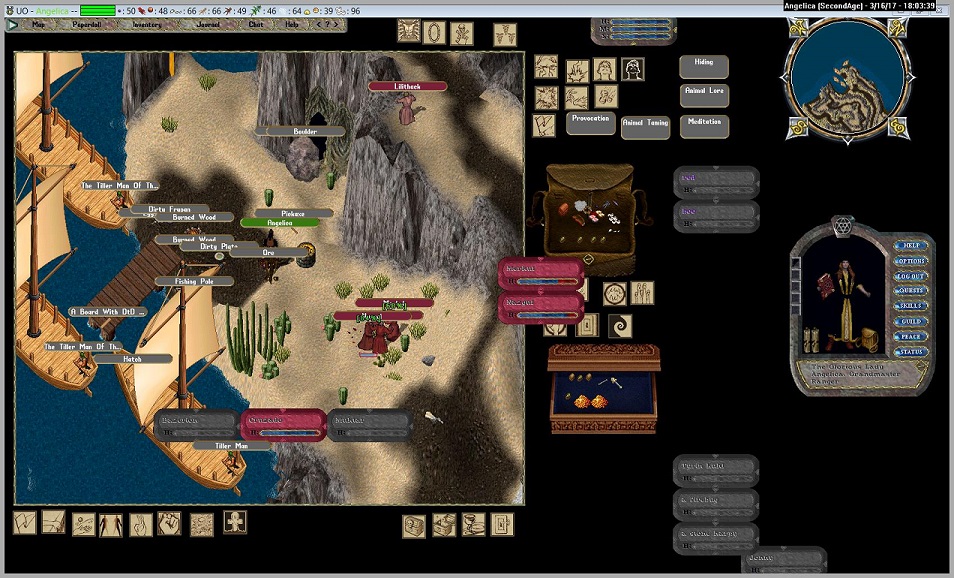954x578 pixels.
Task: Open SKILLS from the paperdoll
Action: [x=911, y=306]
